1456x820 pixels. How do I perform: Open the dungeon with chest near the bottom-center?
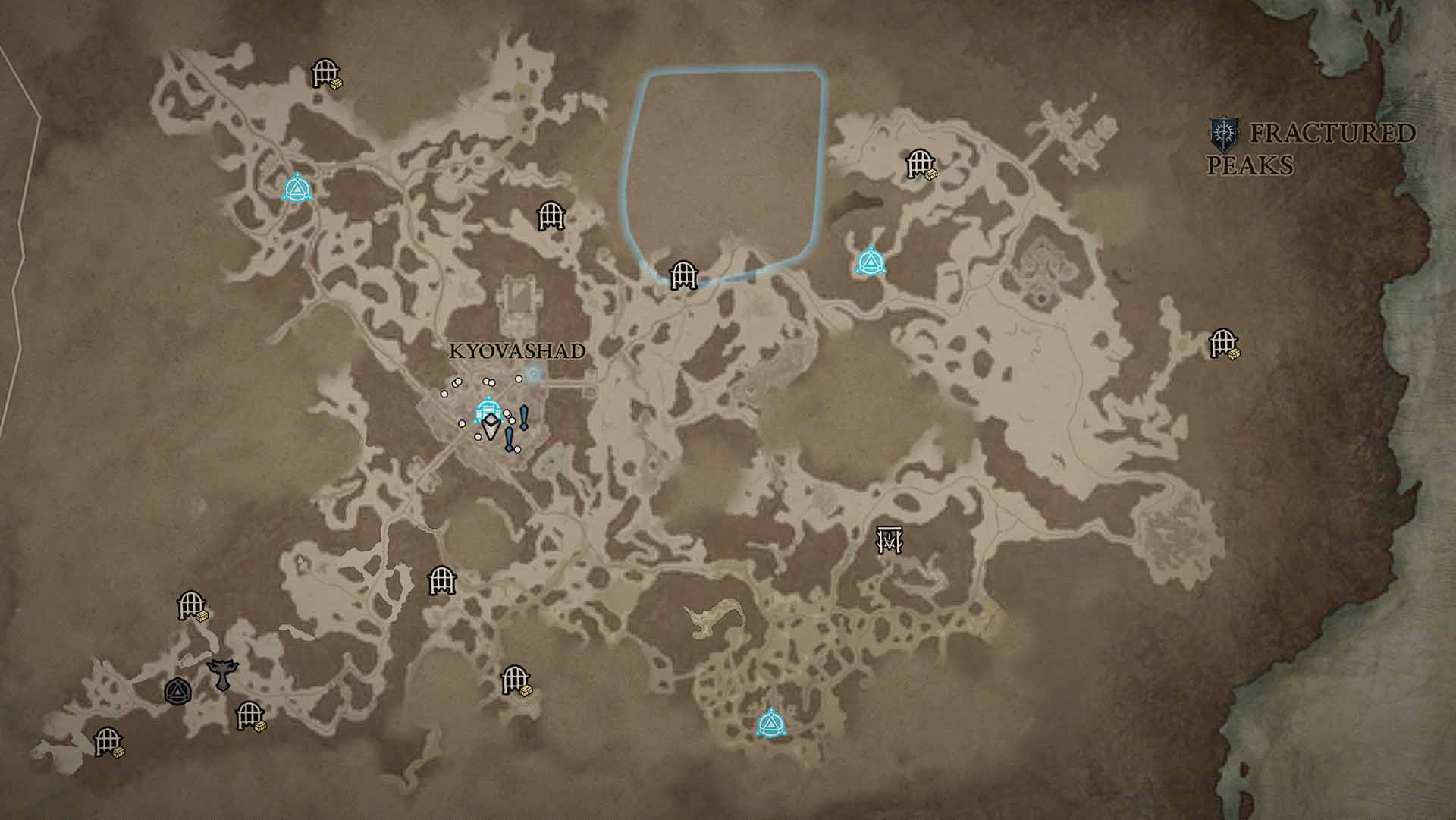click(x=516, y=683)
